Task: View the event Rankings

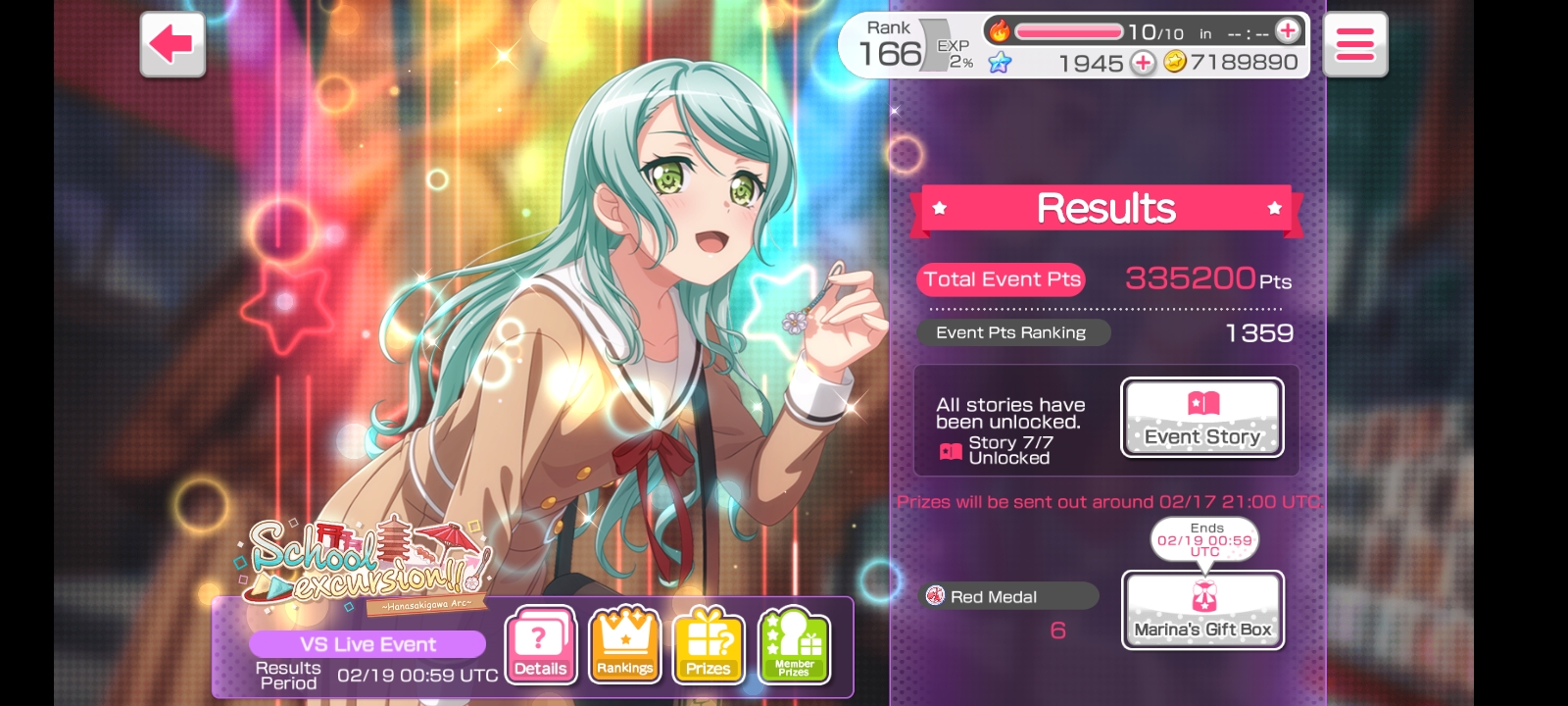Action: [x=624, y=645]
